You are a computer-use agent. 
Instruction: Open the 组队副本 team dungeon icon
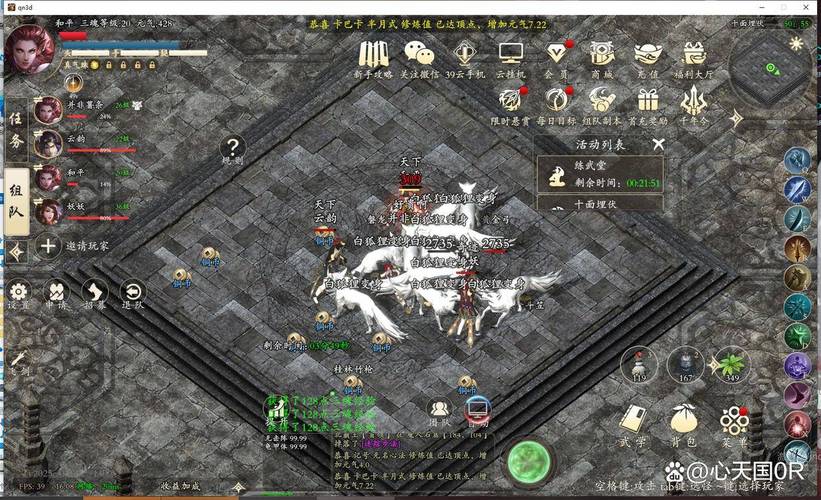pos(602,101)
